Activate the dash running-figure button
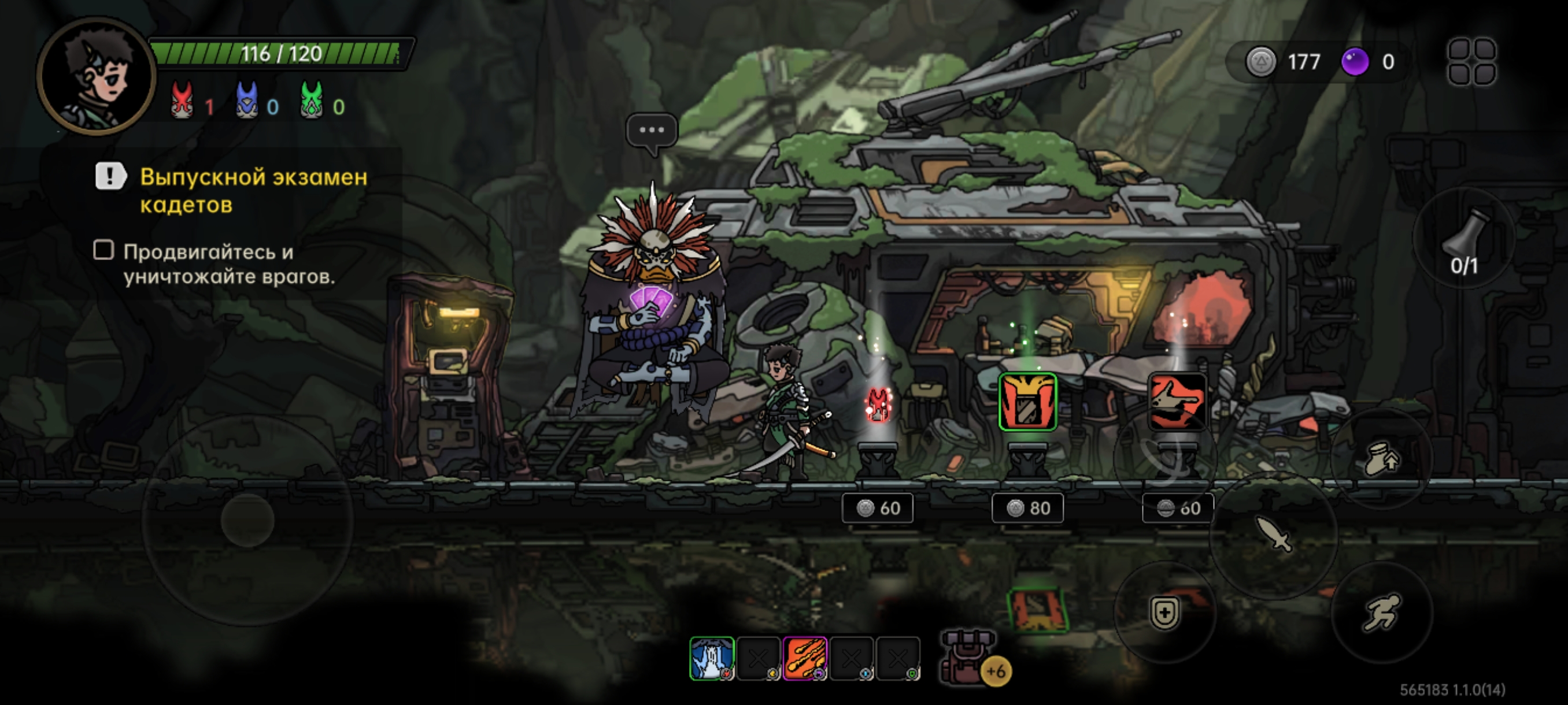1568x705 pixels. [1381, 612]
